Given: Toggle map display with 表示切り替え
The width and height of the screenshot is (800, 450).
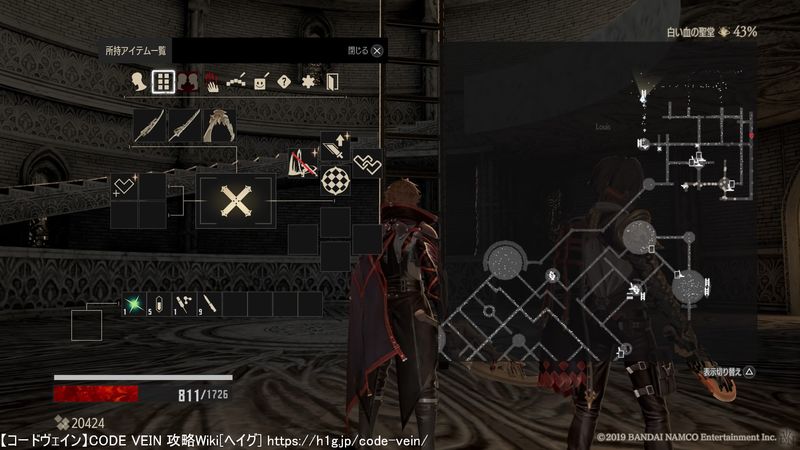Looking at the screenshot, I should coord(716,369).
